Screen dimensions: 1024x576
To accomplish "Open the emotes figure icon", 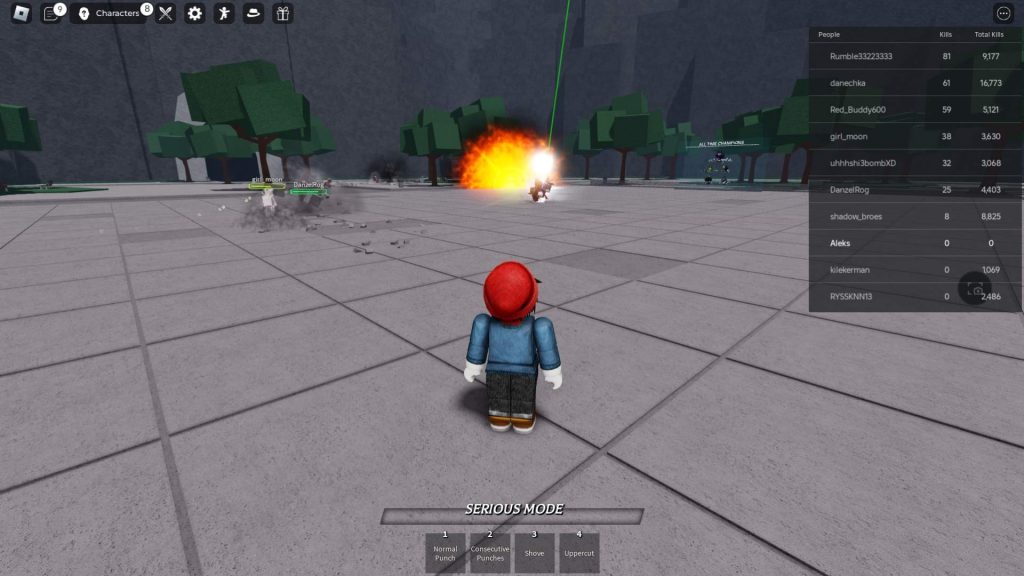I will [224, 13].
